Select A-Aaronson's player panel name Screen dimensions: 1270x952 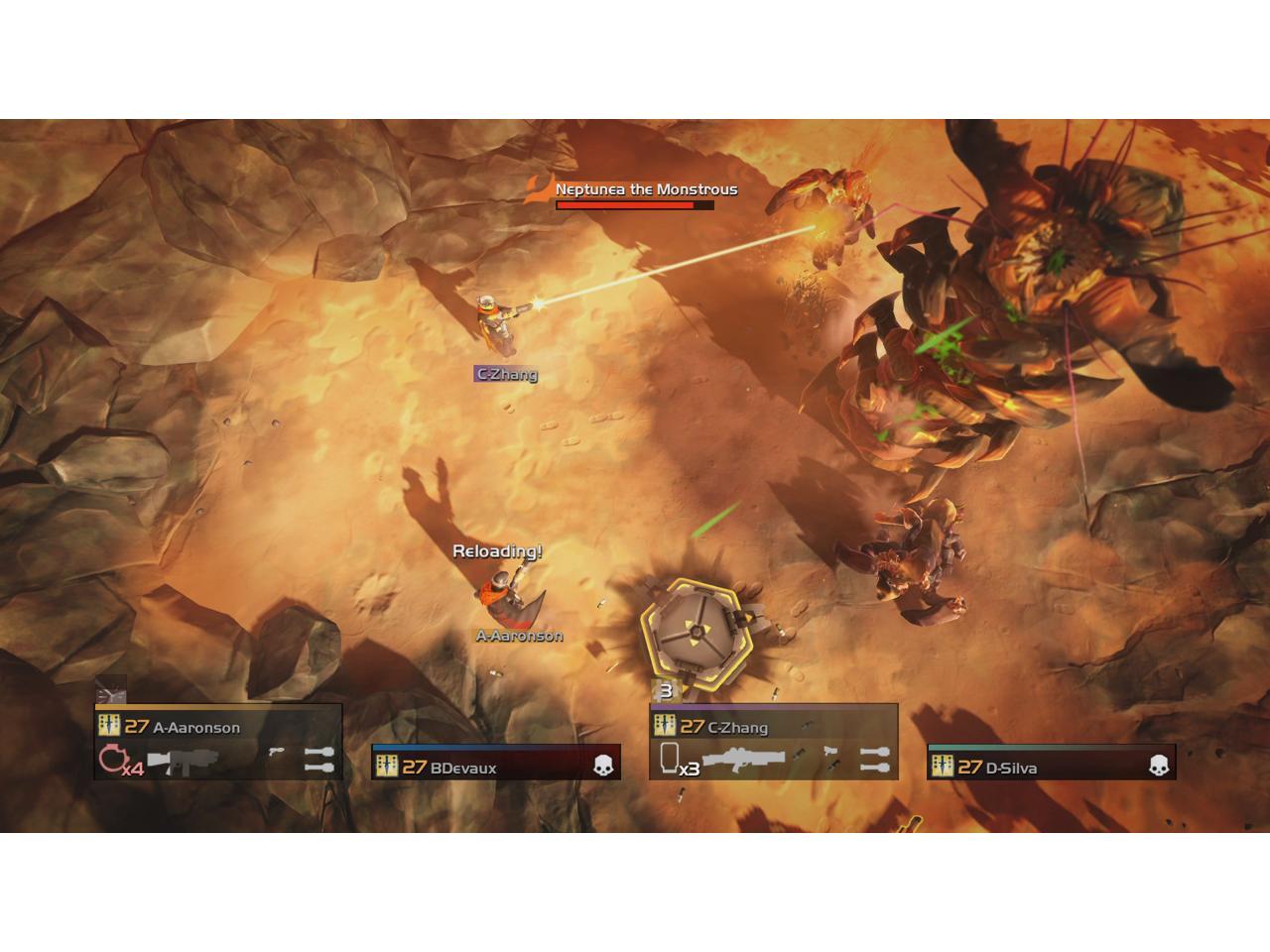pyautogui.click(x=196, y=727)
